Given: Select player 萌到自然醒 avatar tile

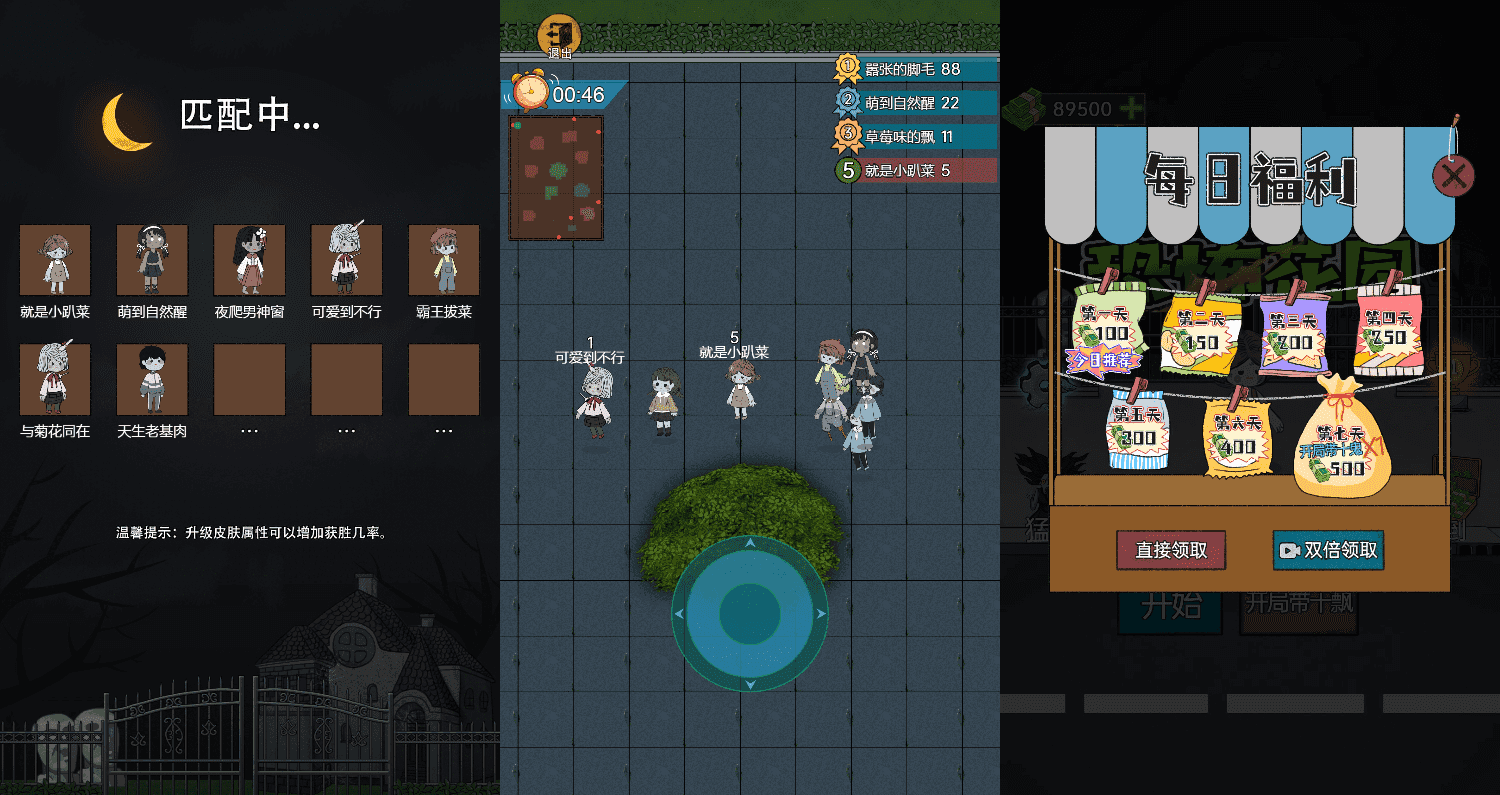Looking at the screenshot, I should 152,260.
